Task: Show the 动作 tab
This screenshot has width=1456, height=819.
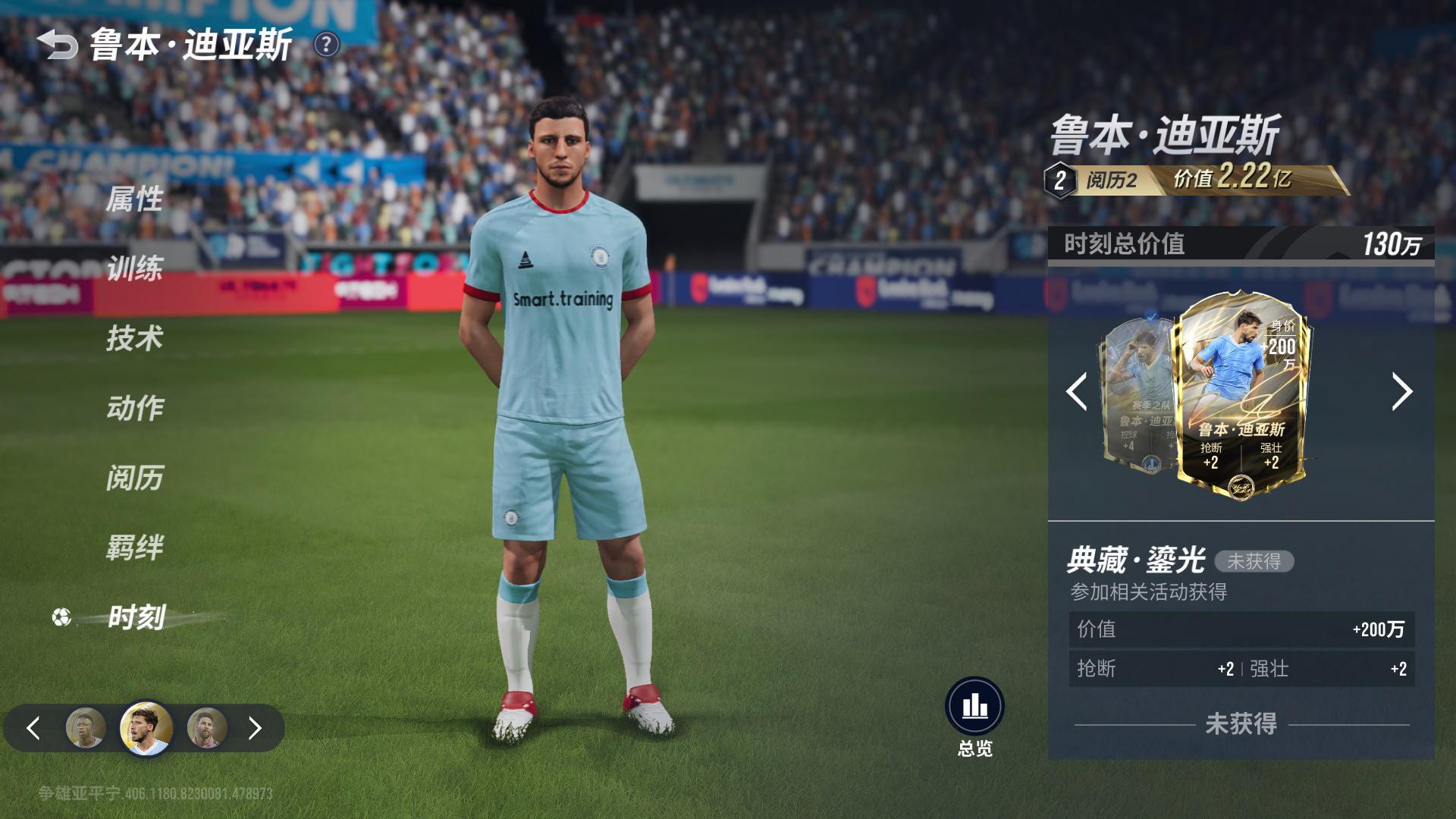Action: (x=134, y=408)
